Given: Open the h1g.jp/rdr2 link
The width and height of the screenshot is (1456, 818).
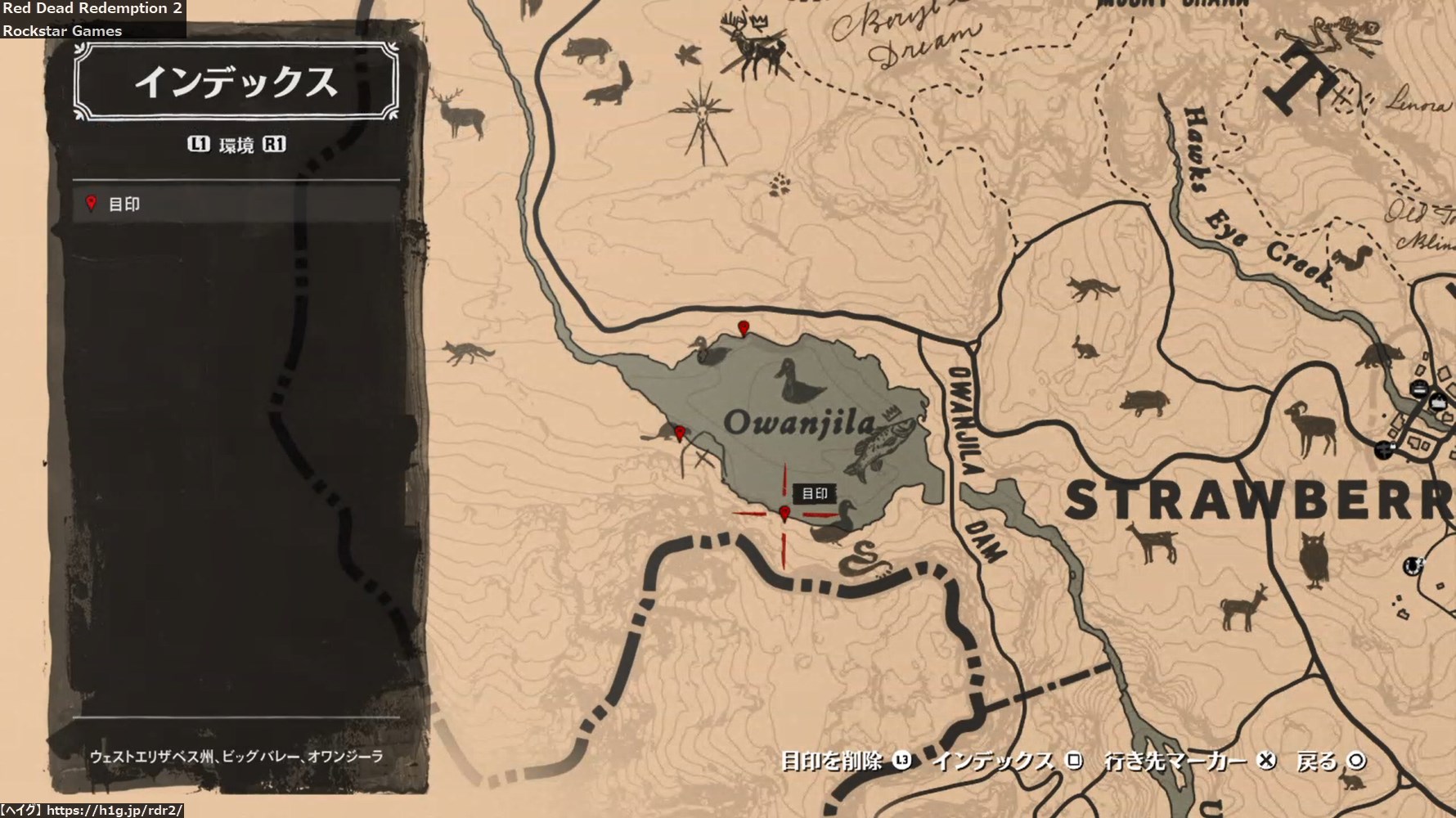Looking at the screenshot, I should tap(115, 810).
